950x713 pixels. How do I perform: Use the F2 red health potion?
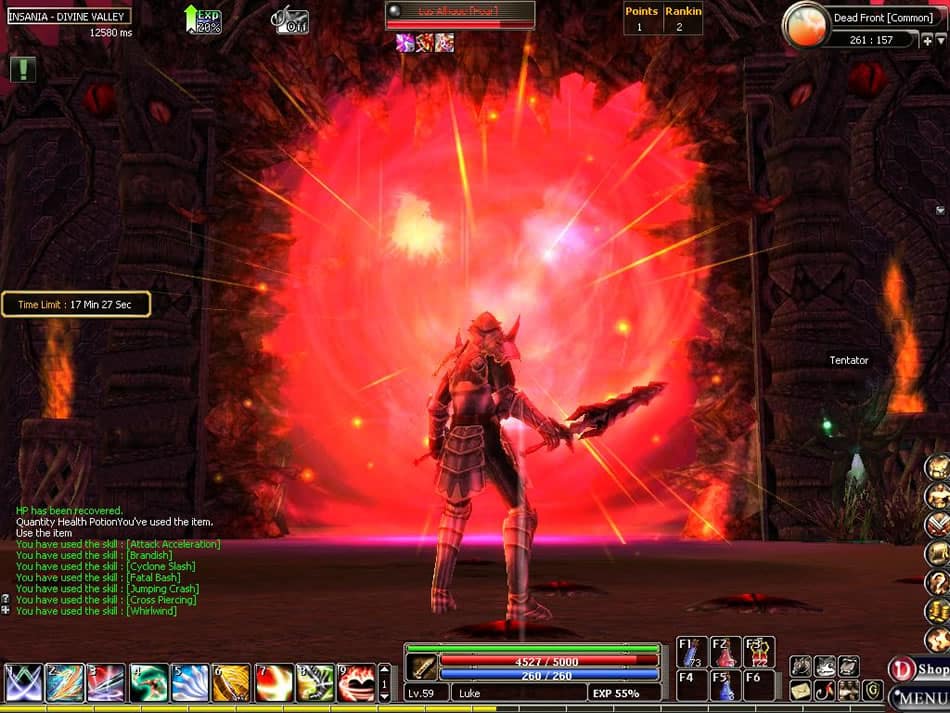coord(726,652)
